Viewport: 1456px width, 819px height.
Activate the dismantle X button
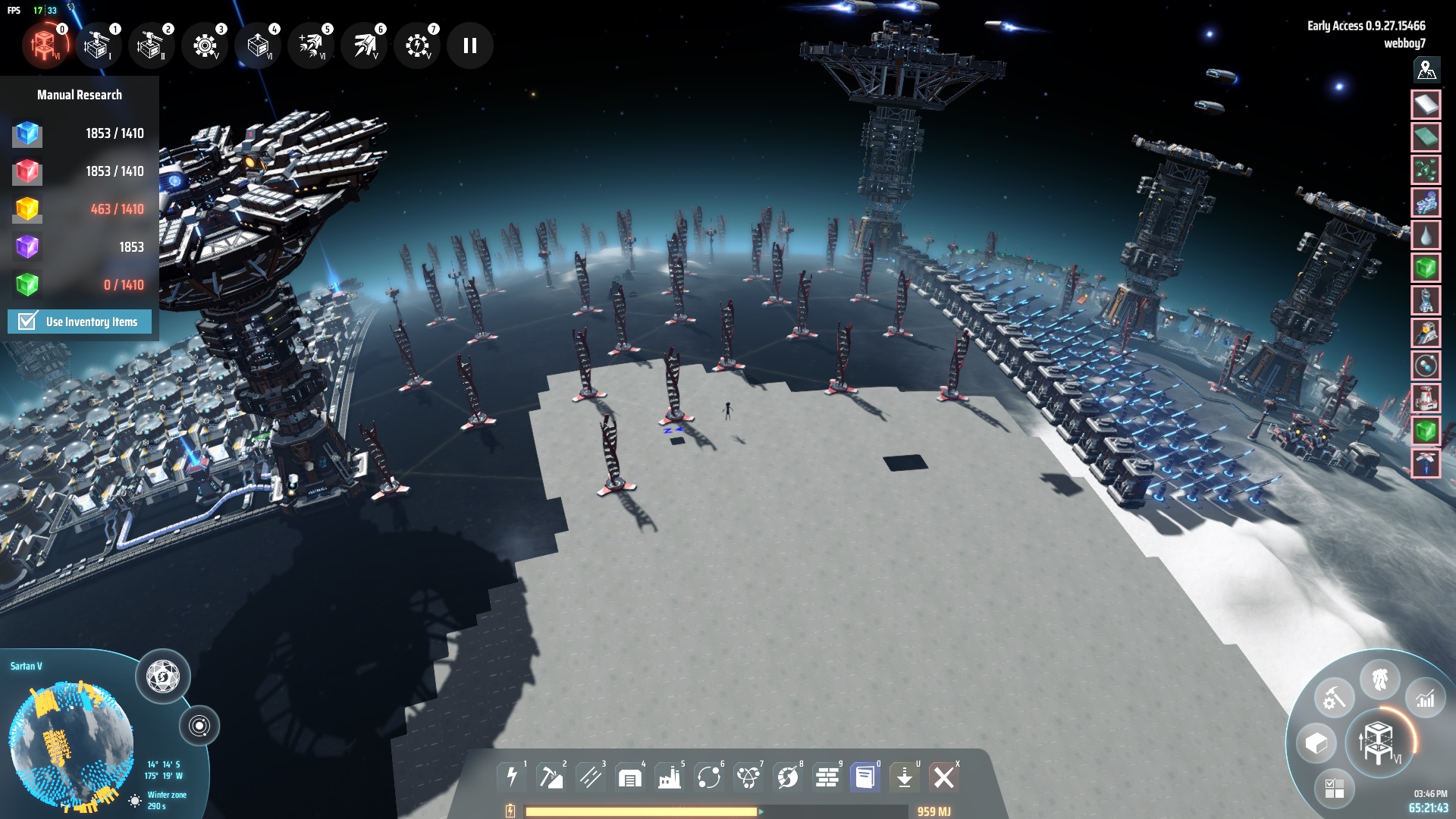pos(944,777)
